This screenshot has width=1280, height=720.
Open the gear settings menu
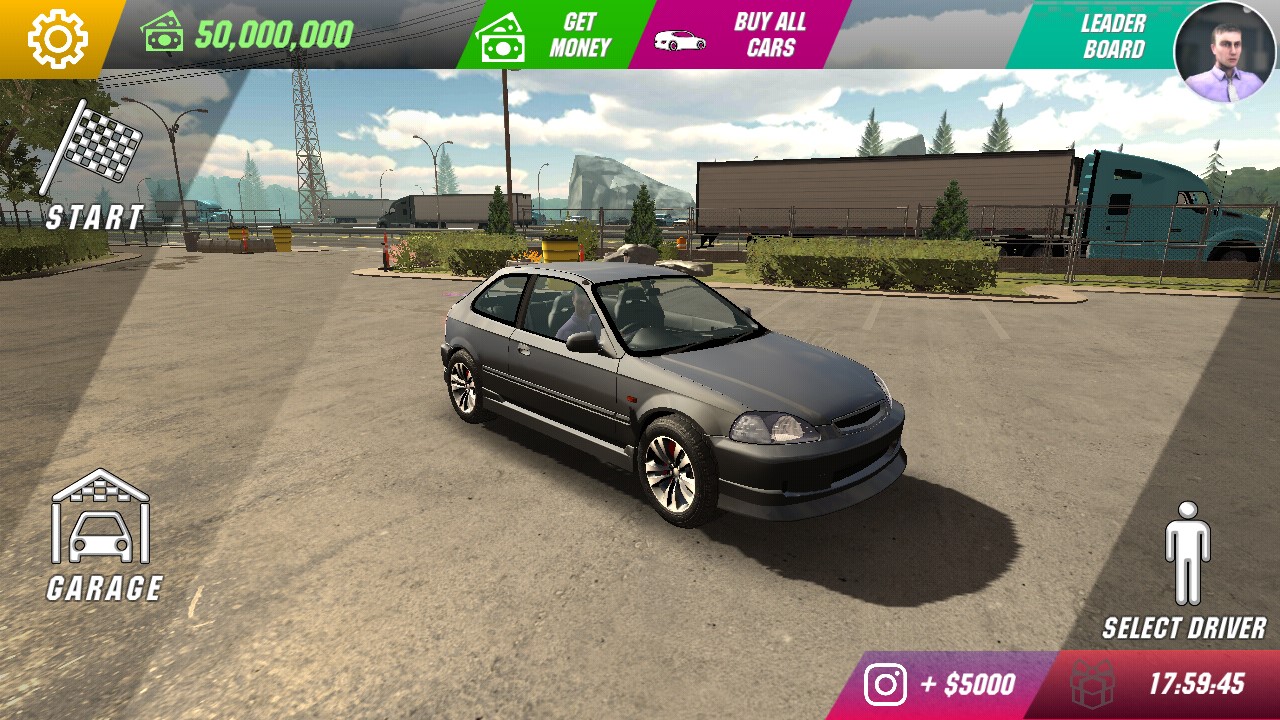[57, 39]
